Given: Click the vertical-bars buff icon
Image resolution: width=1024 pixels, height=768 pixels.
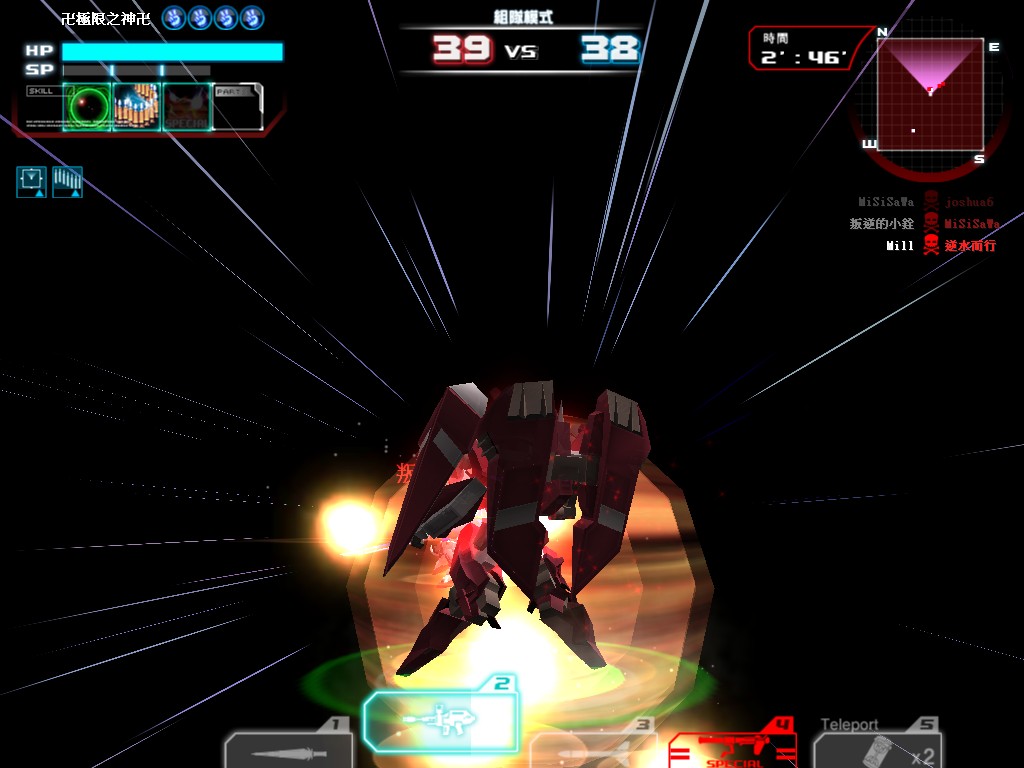Looking at the screenshot, I should click(x=67, y=182).
